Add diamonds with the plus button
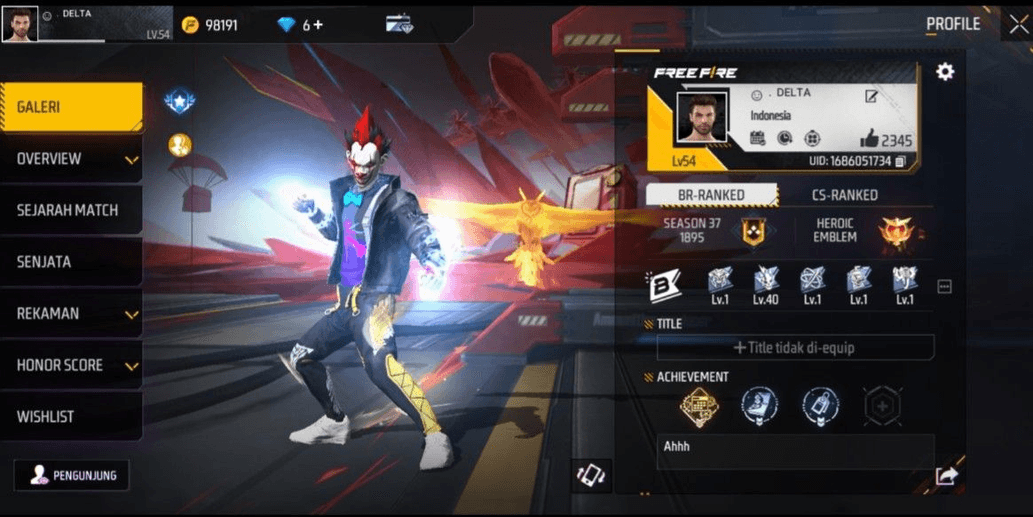 click(x=319, y=25)
